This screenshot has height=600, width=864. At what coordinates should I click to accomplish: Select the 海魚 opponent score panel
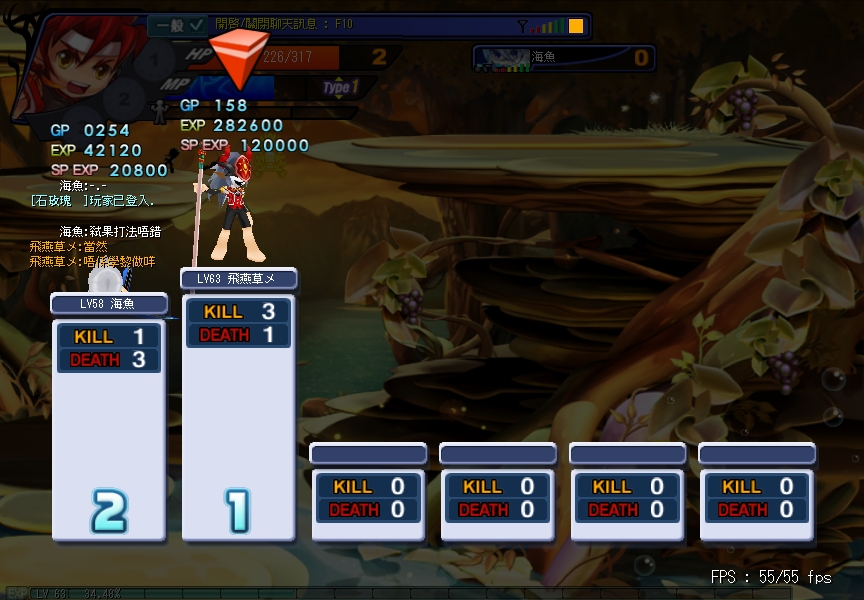(564, 58)
